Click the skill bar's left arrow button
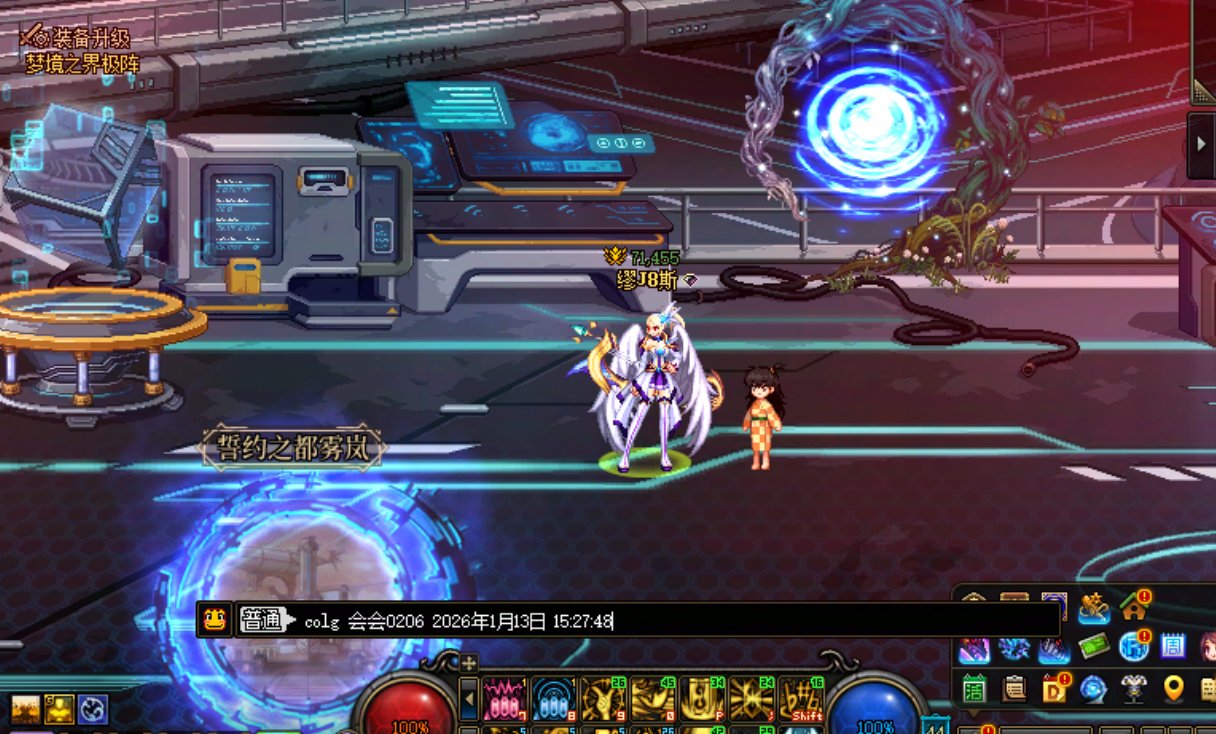This screenshot has width=1216, height=734. click(x=468, y=698)
